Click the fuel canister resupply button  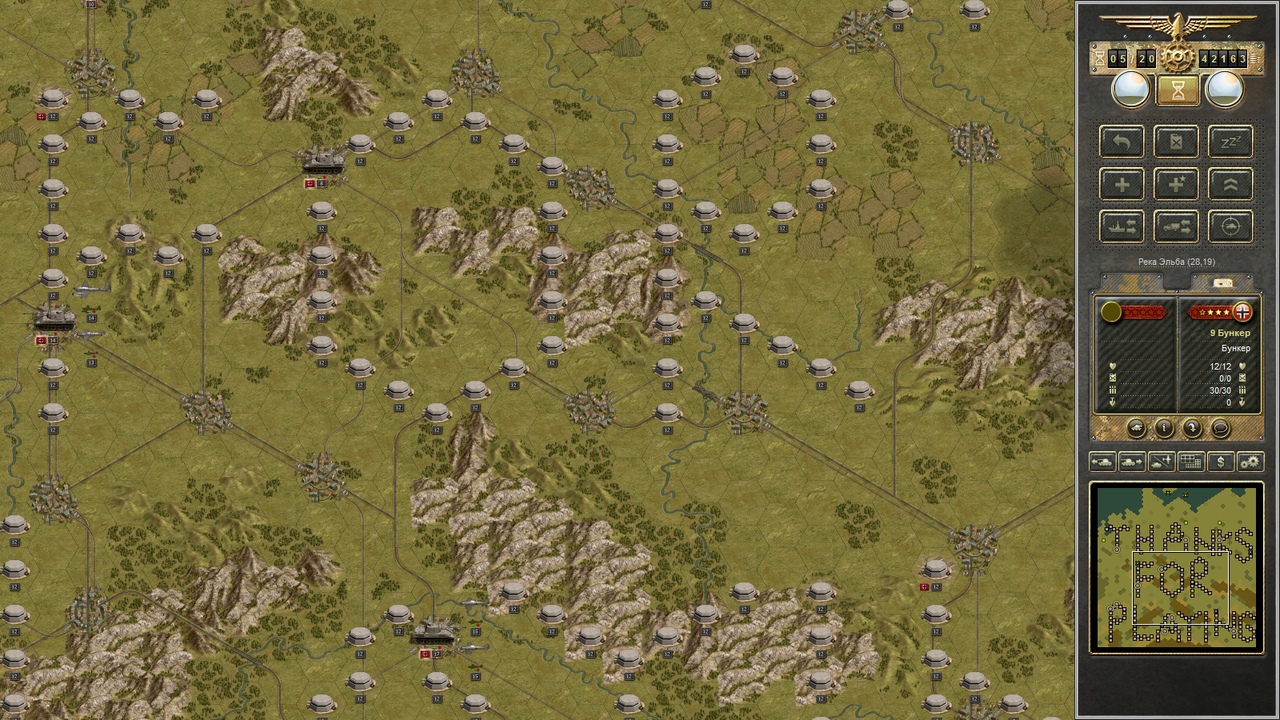(x=1176, y=141)
